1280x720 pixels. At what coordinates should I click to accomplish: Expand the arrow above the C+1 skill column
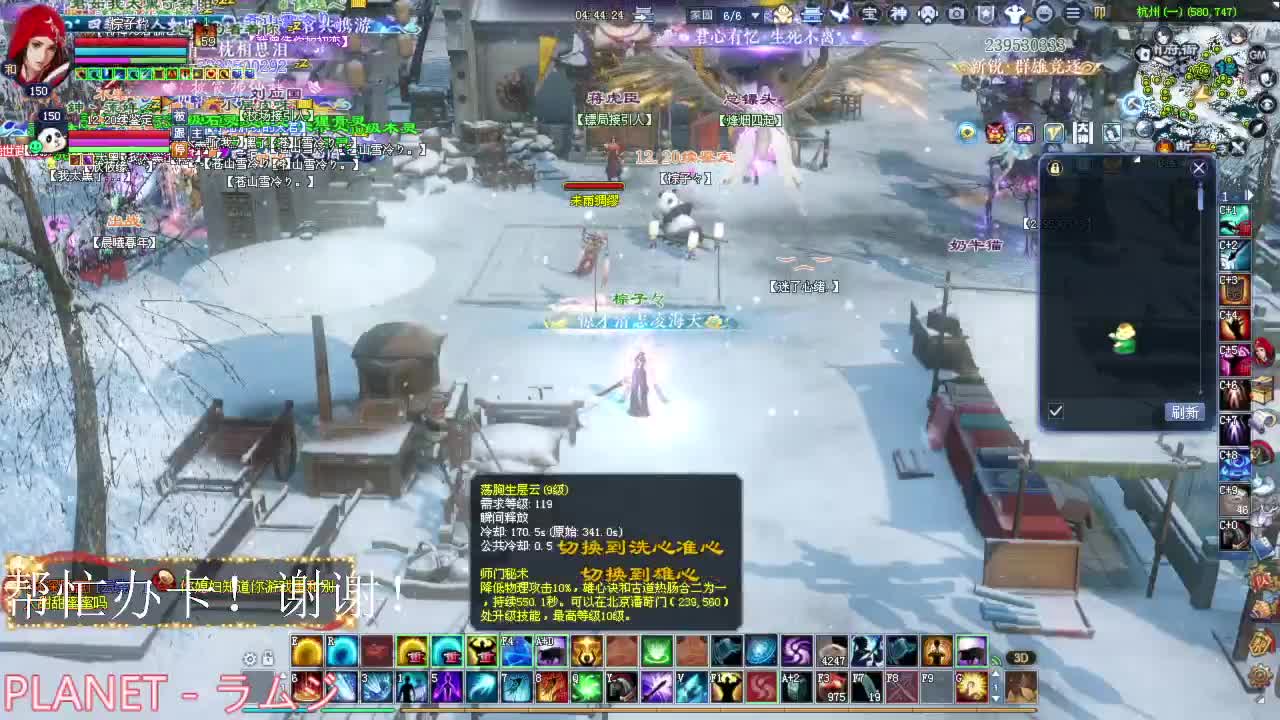pos(1247,195)
